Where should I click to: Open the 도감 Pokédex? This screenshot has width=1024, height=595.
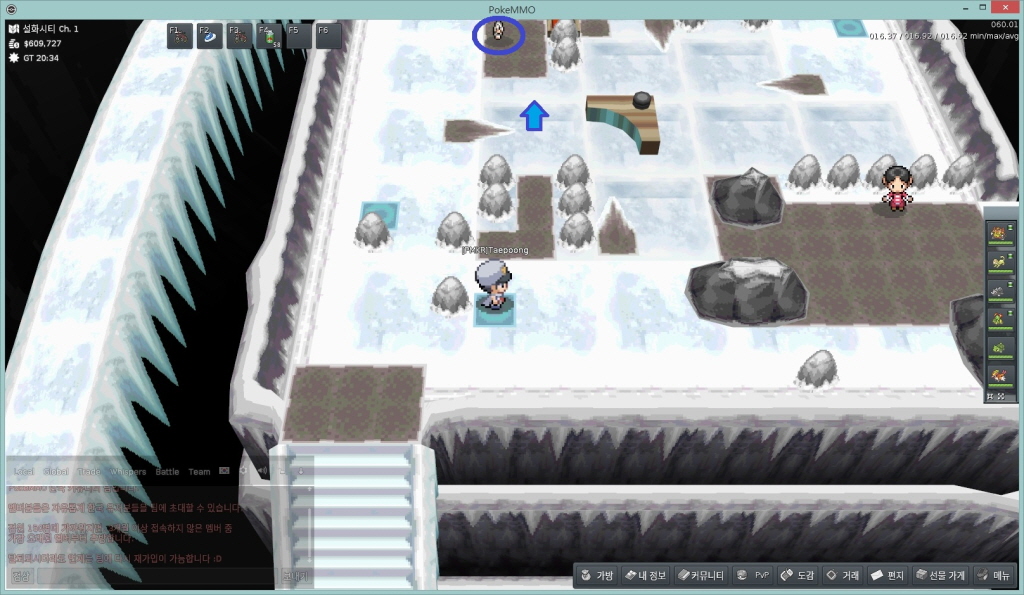798,575
